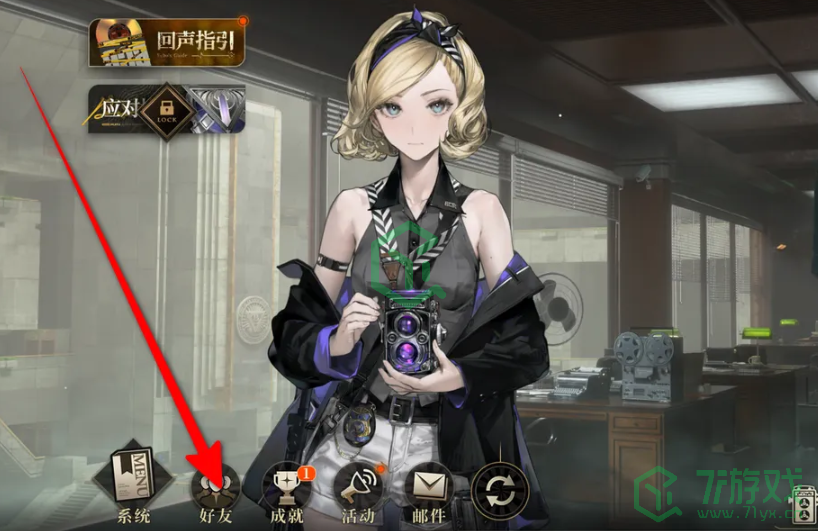Open the 回声指引 guide banner

coord(167,43)
